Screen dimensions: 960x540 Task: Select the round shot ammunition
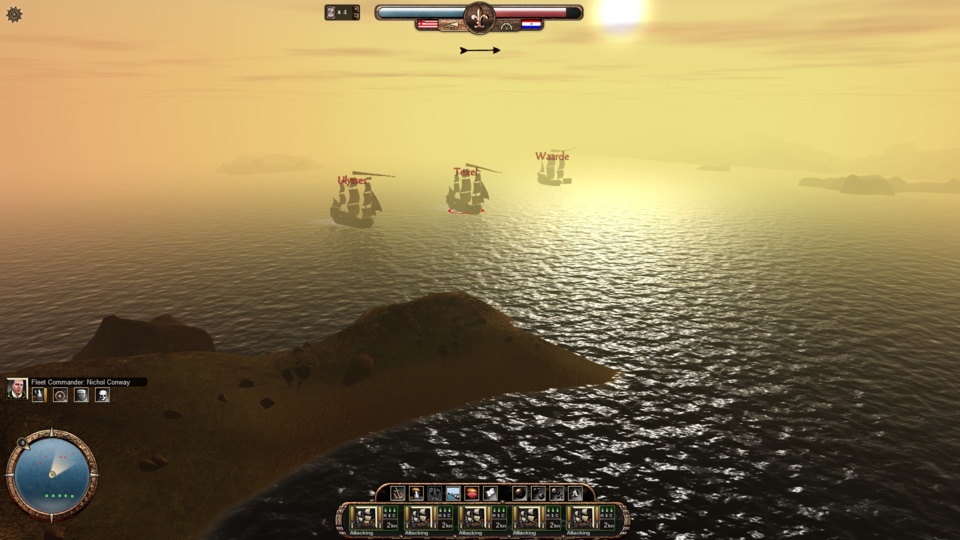click(519, 493)
